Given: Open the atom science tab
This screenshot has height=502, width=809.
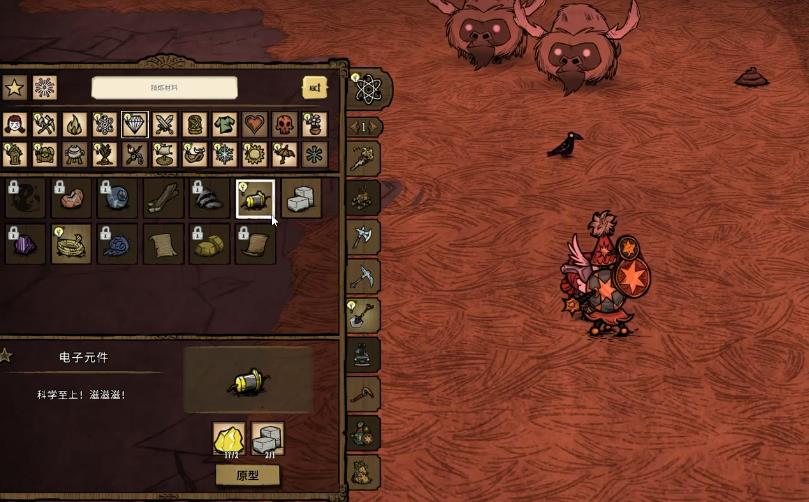Looking at the screenshot, I should click(367, 90).
